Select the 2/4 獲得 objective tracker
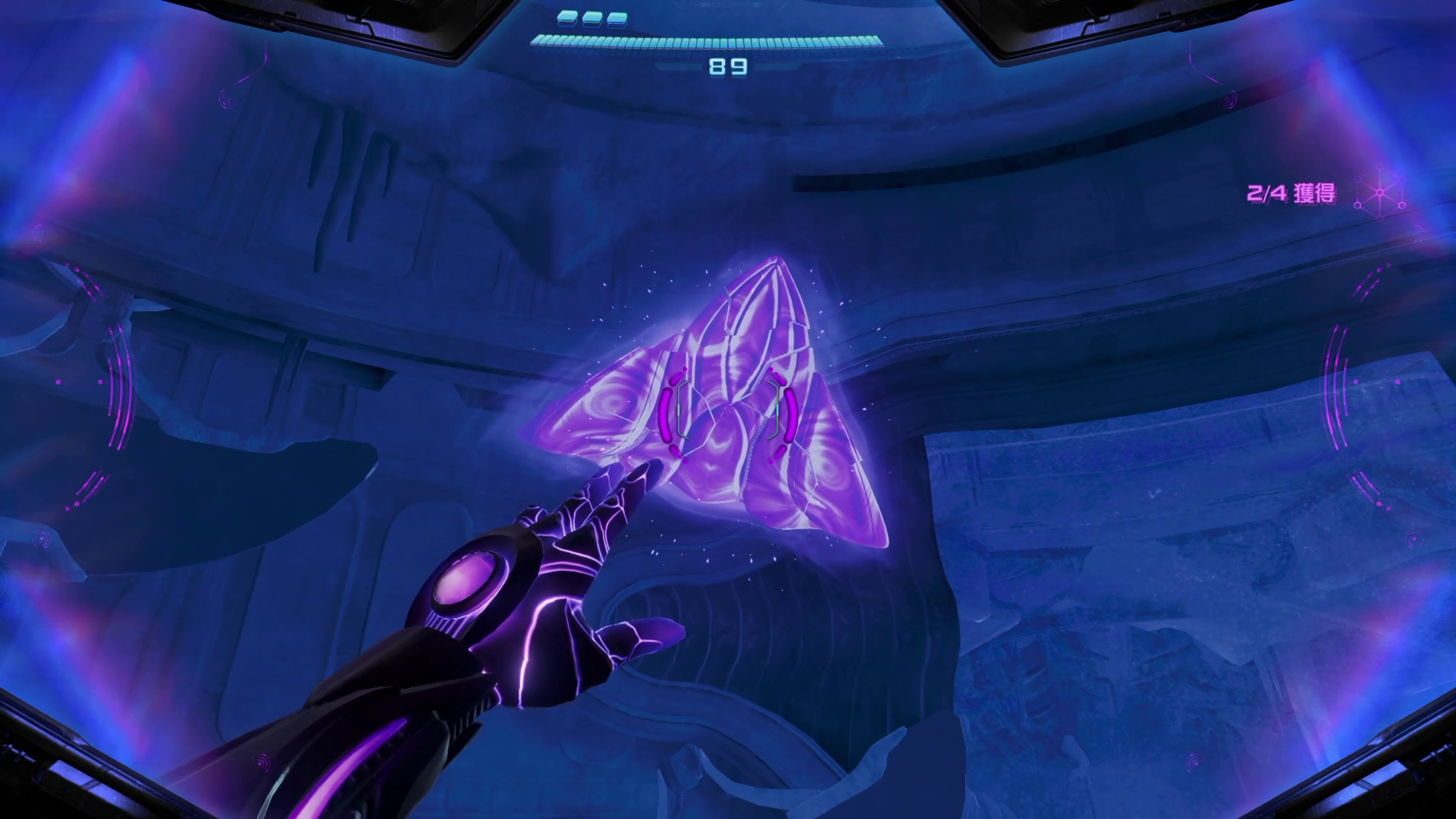Screen dimensions: 1456x819 pyautogui.click(x=1291, y=193)
